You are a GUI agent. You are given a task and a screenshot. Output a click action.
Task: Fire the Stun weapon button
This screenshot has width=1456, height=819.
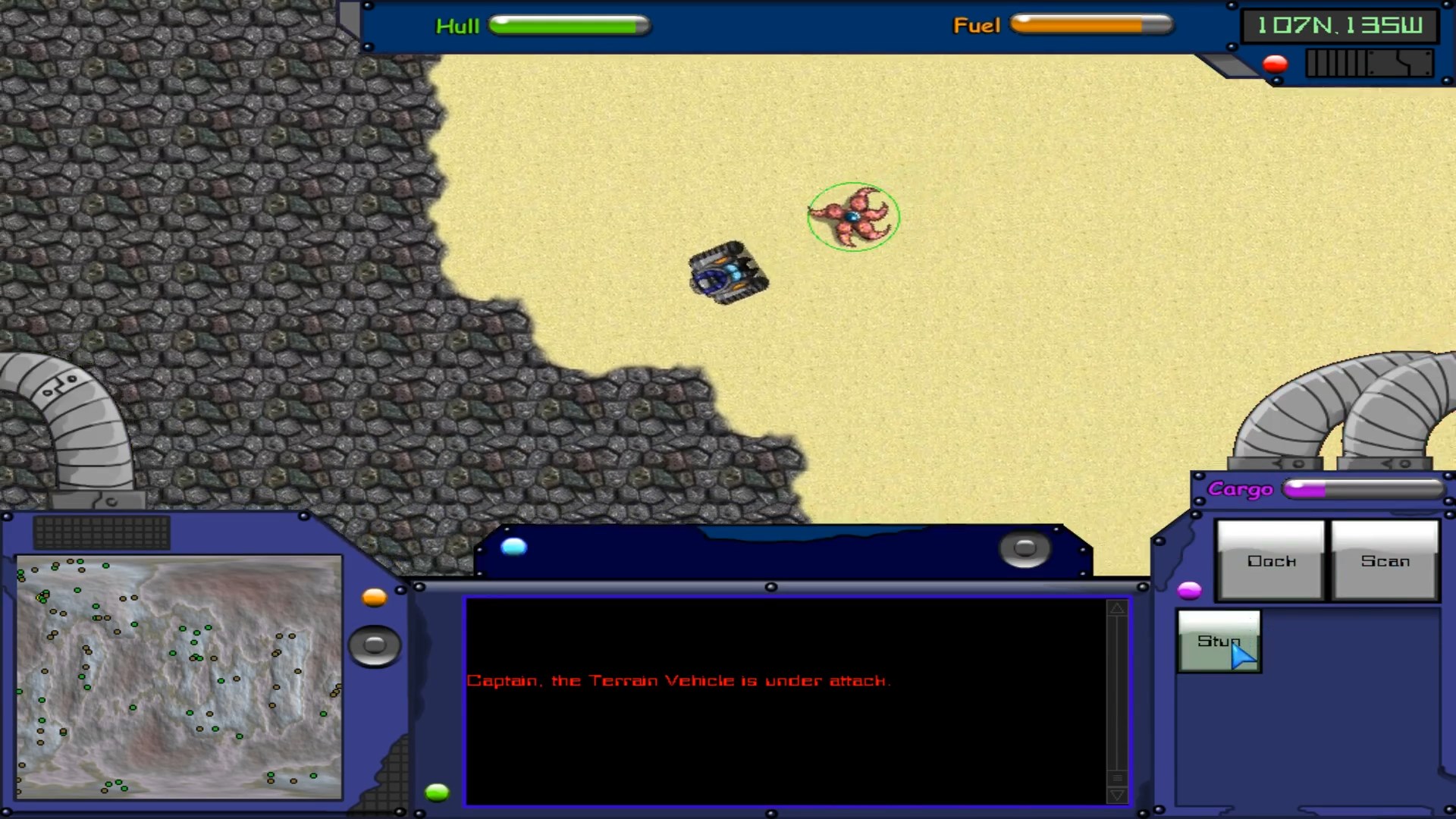pos(1219,642)
